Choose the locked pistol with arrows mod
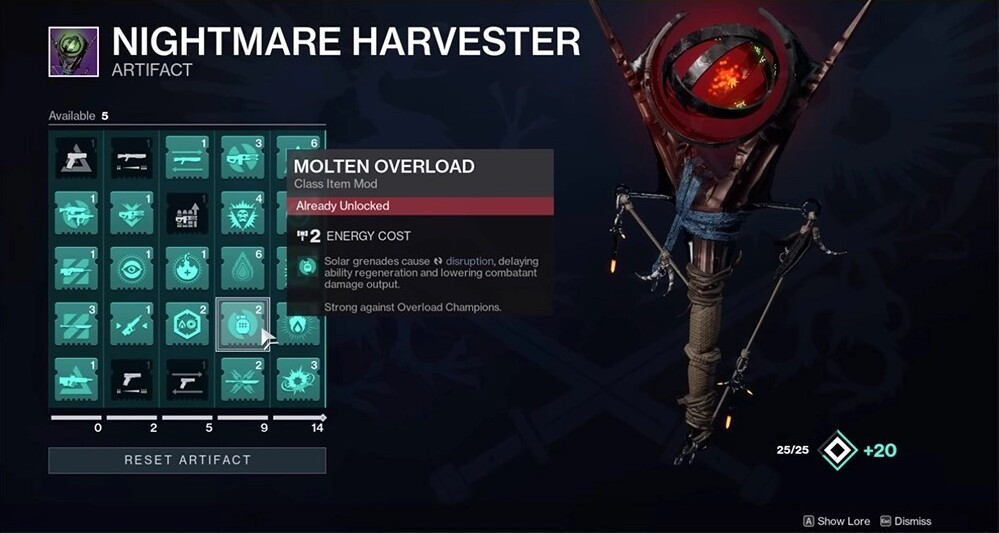 [187, 379]
